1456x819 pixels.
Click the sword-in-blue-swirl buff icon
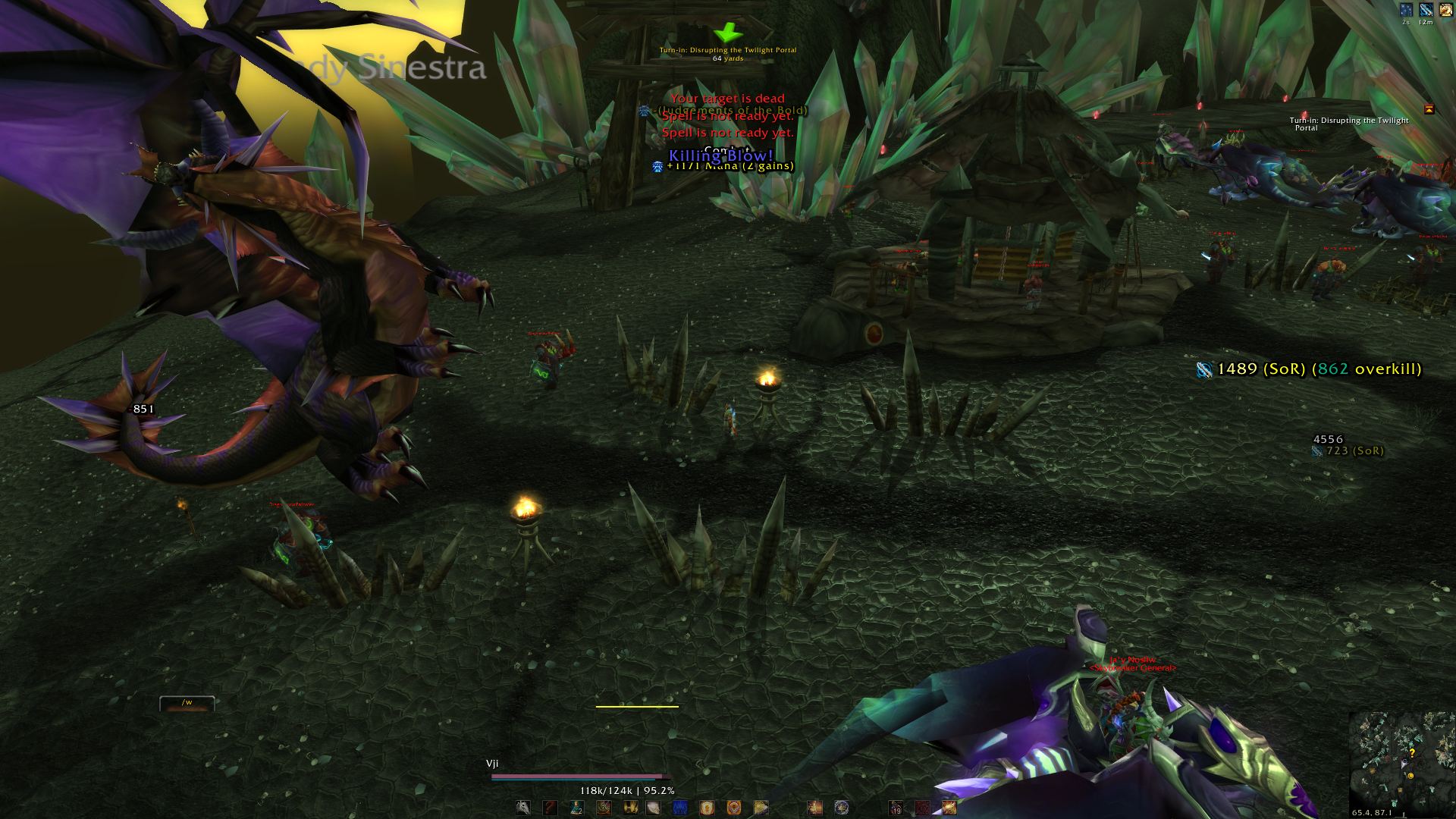pos(1426,10)
